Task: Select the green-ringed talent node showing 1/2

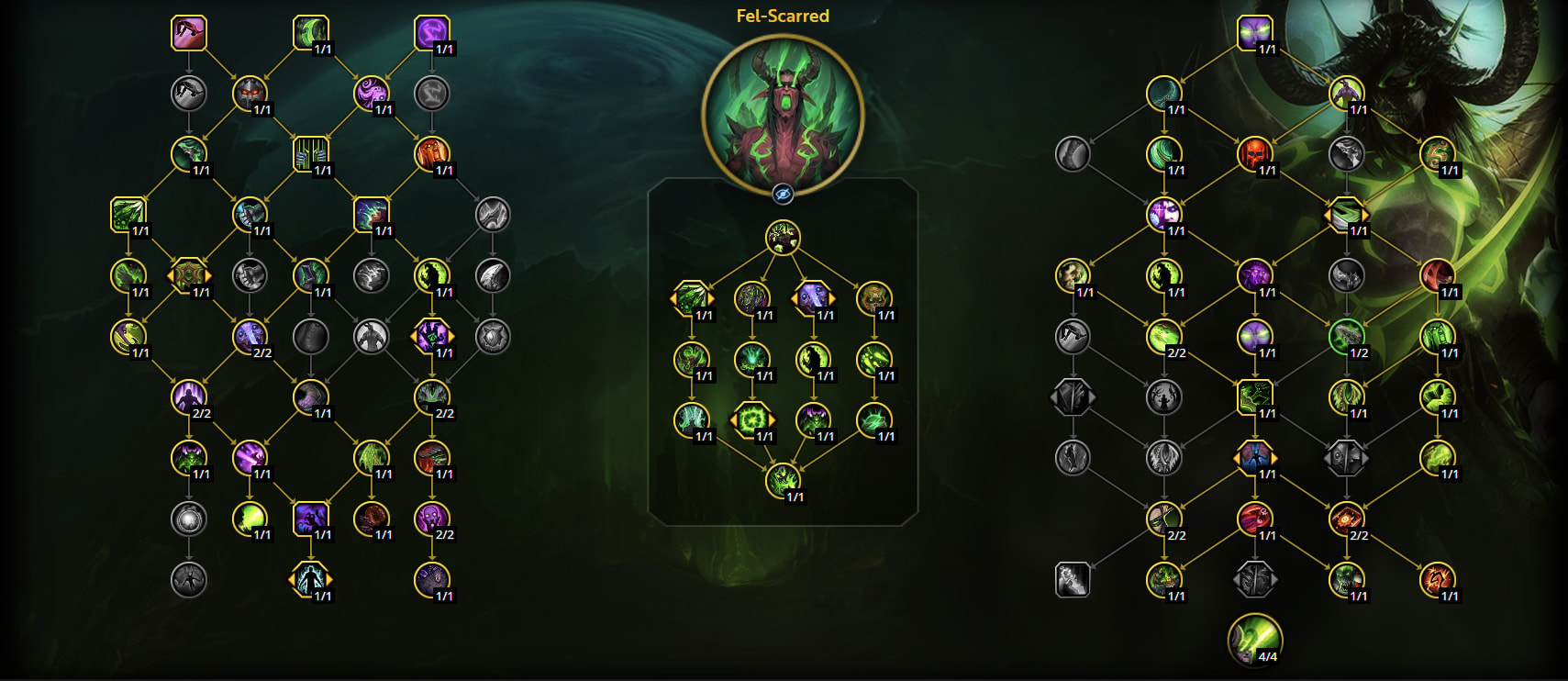Action: 1346,336
